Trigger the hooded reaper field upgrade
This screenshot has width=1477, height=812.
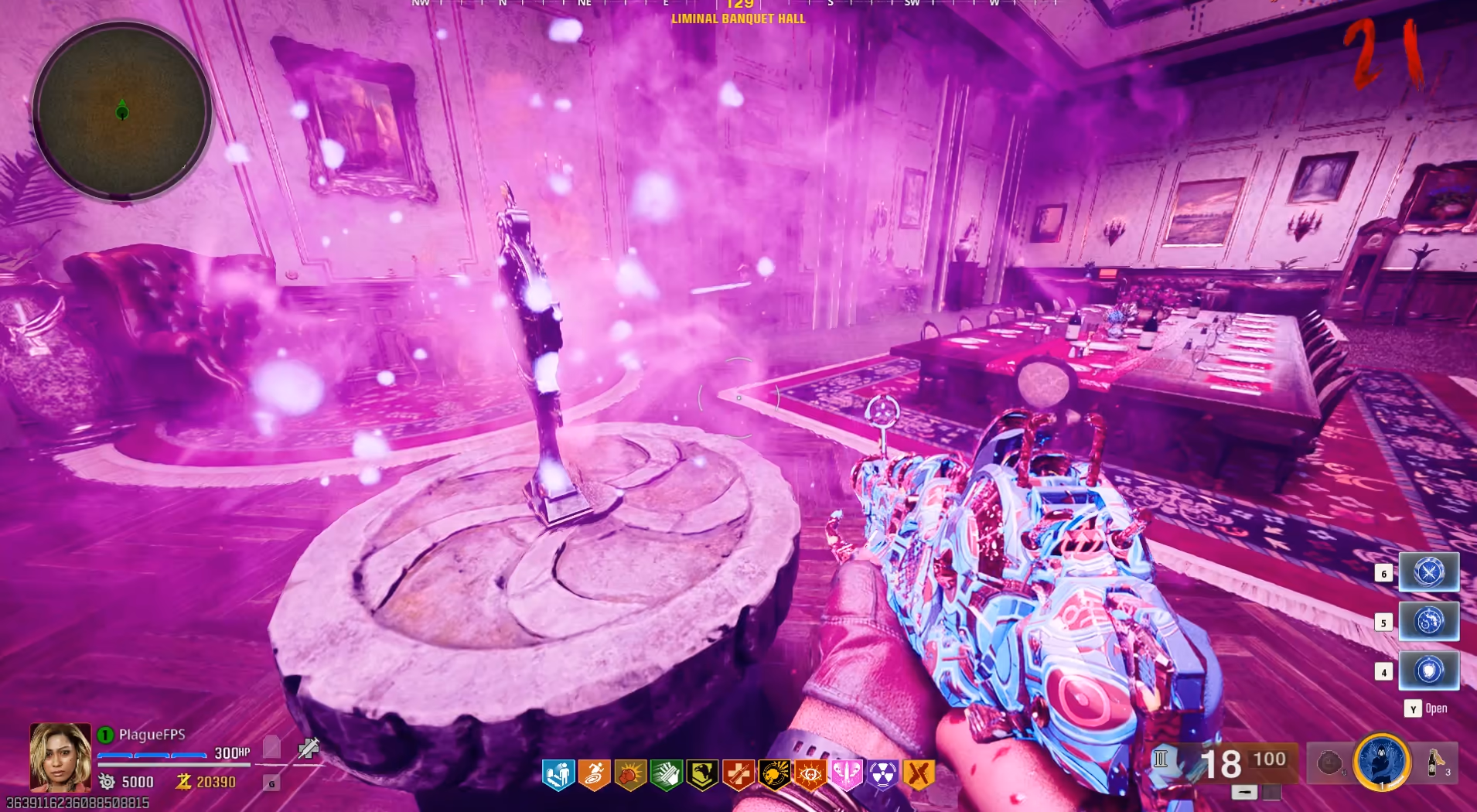(x=1382, y=762)
